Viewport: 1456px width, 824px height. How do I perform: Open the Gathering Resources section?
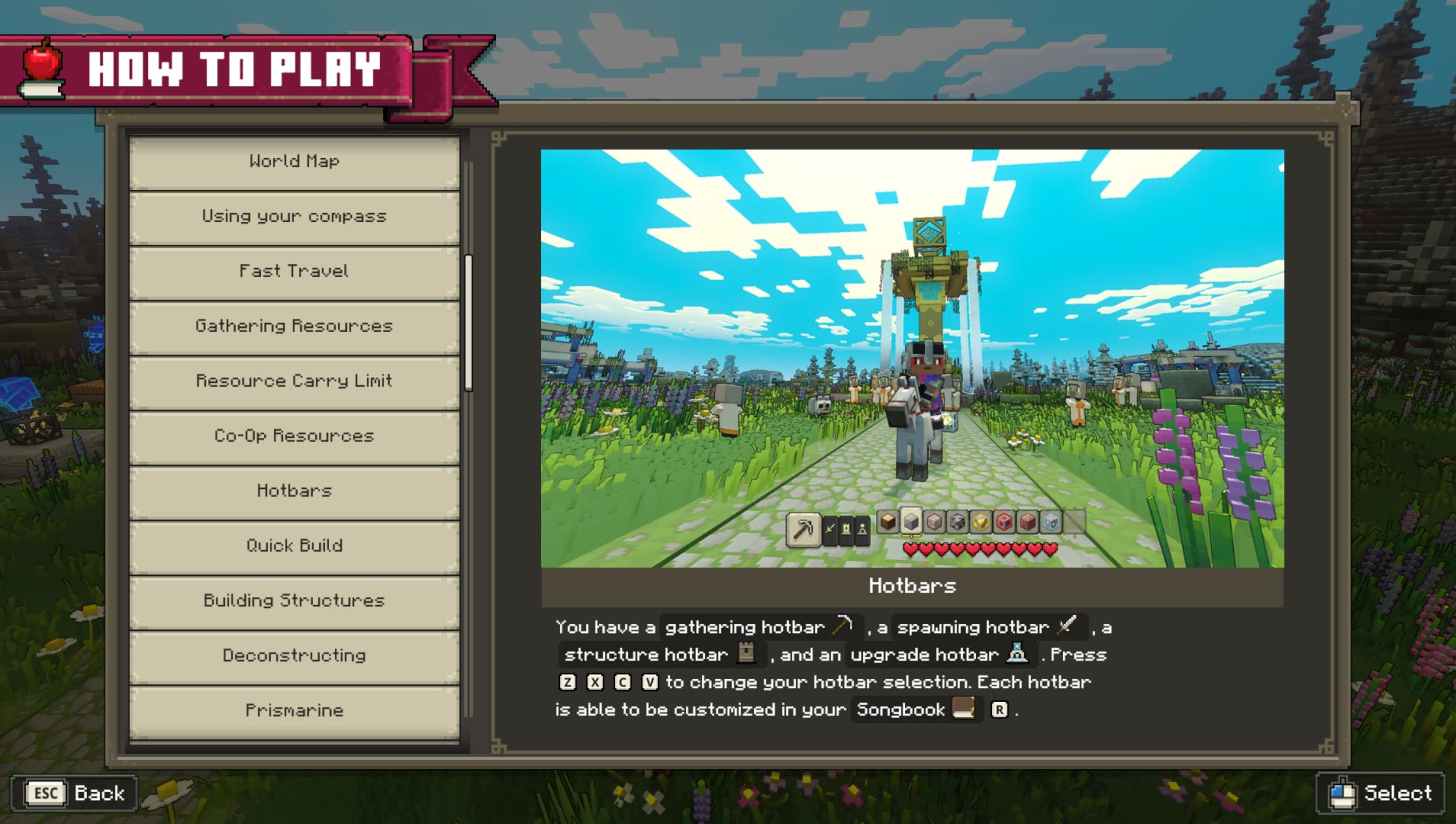click(x=294, y=326)
